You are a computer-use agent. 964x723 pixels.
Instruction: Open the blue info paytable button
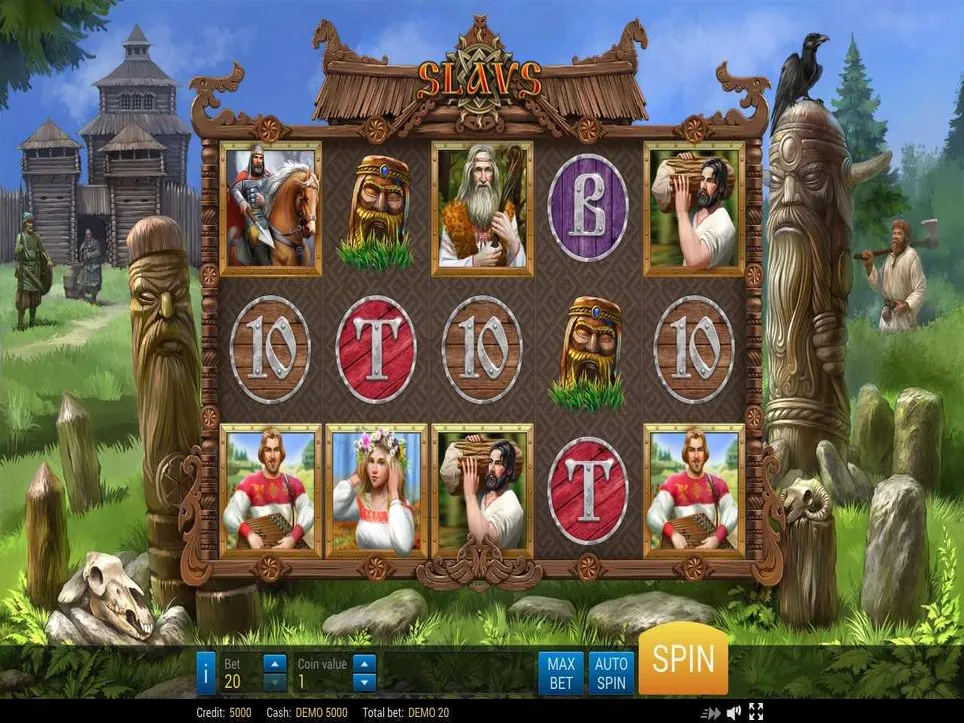click(205, 672)
